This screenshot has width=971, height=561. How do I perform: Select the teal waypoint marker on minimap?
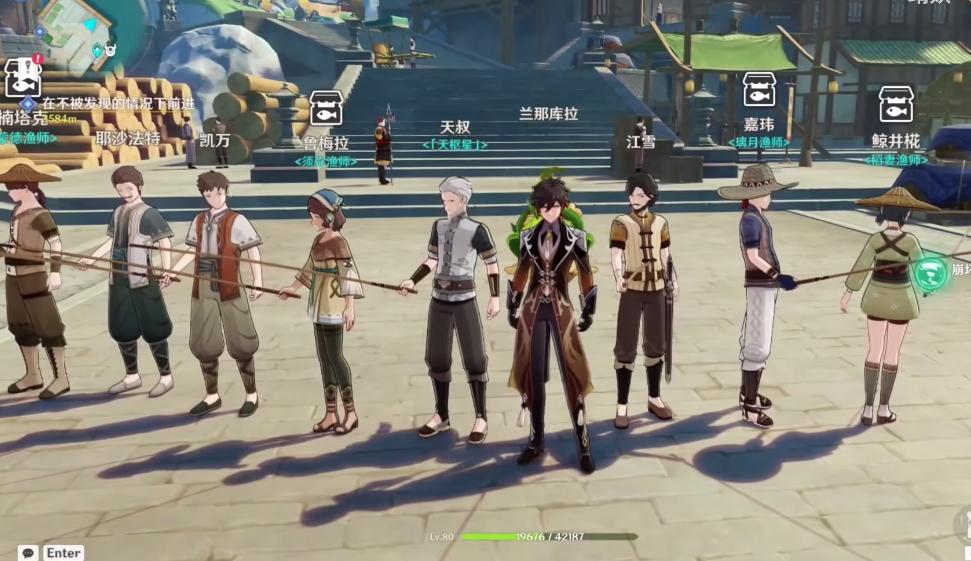point(98,50)
